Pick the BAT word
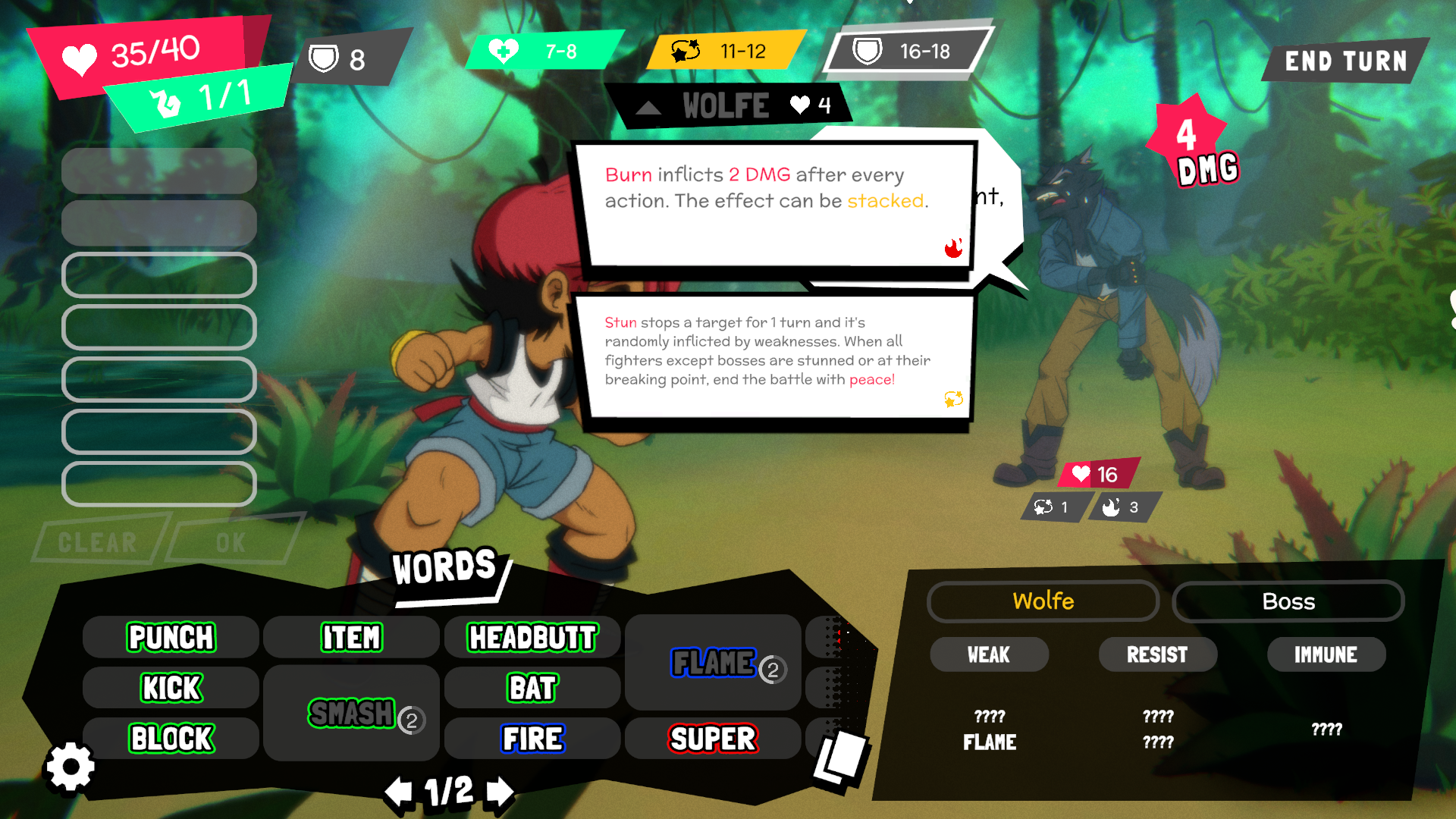This screenshot has width=1456, height=819. tap(532, 689)
